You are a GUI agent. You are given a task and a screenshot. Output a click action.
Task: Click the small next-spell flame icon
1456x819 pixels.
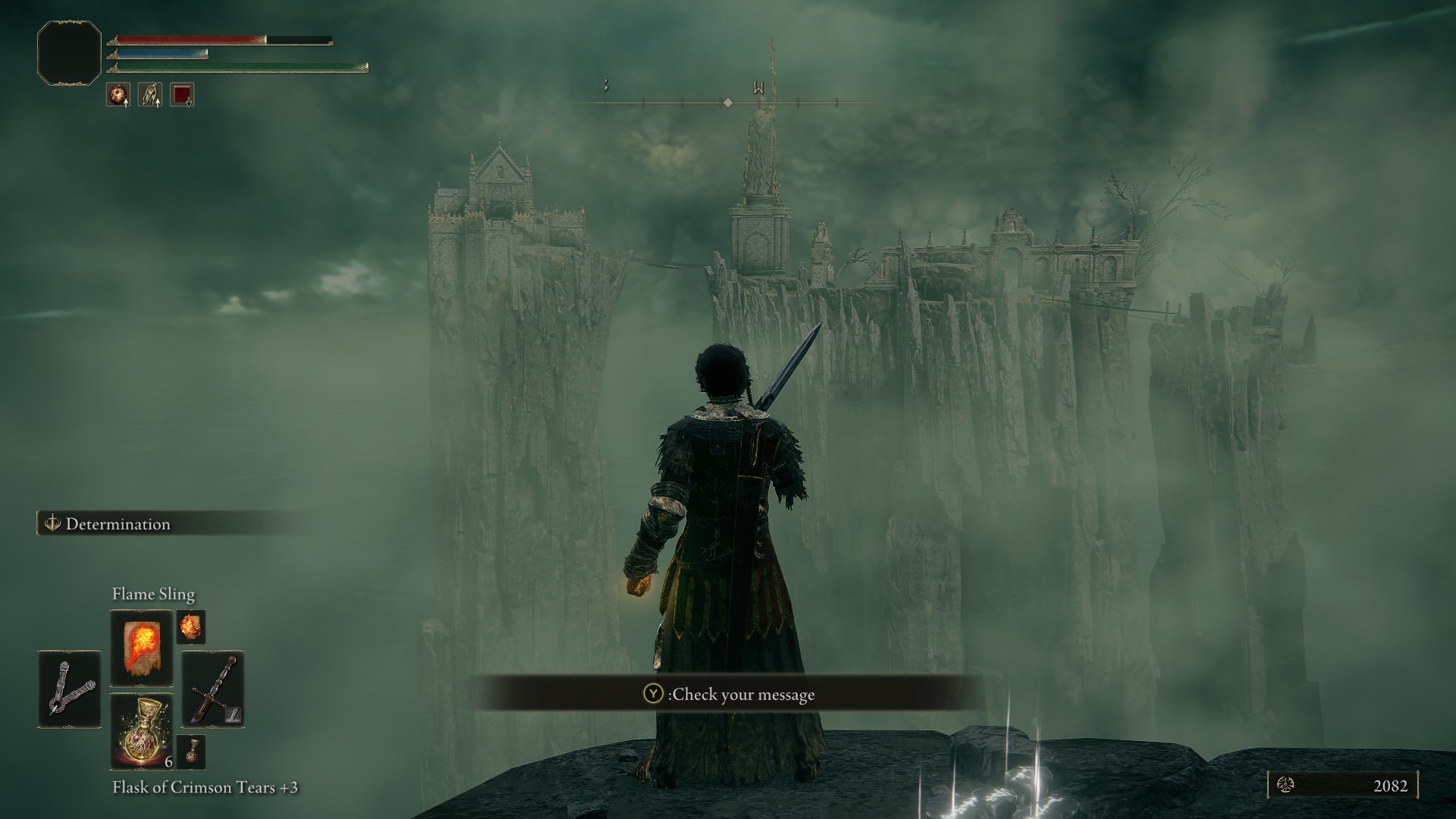coord(190,627)
